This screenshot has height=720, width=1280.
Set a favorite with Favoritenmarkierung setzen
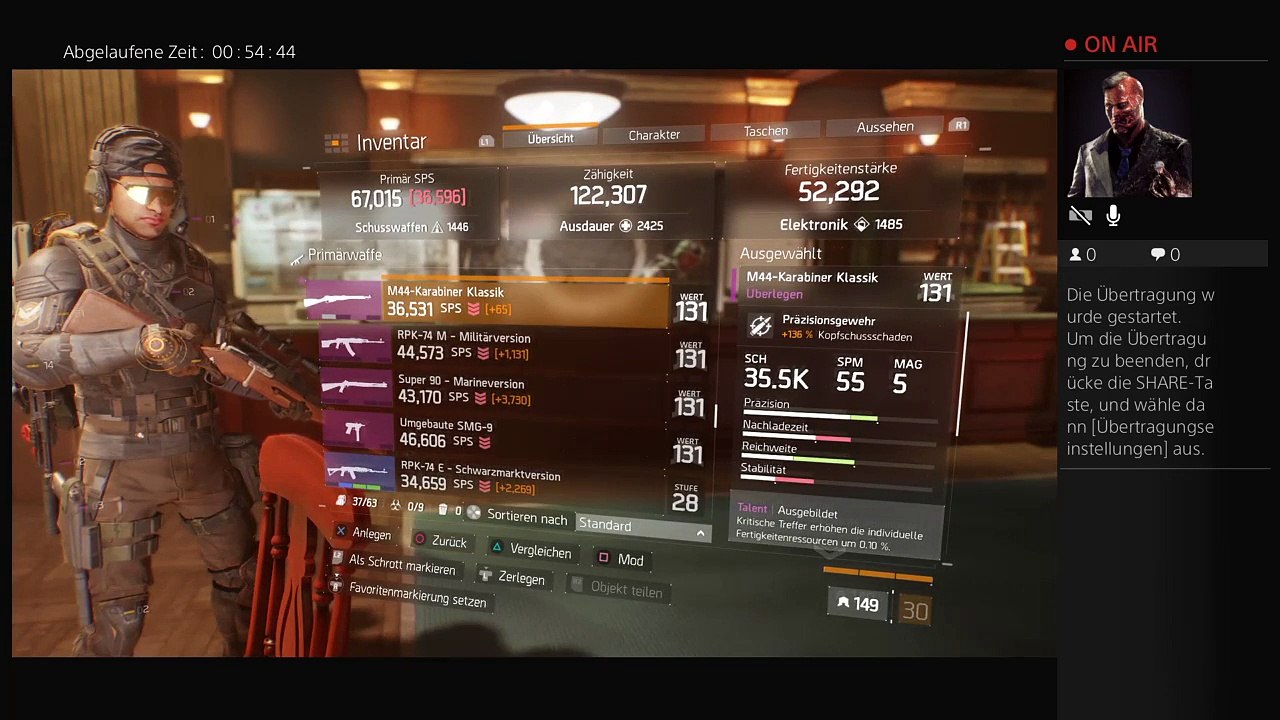click(417, 595)
